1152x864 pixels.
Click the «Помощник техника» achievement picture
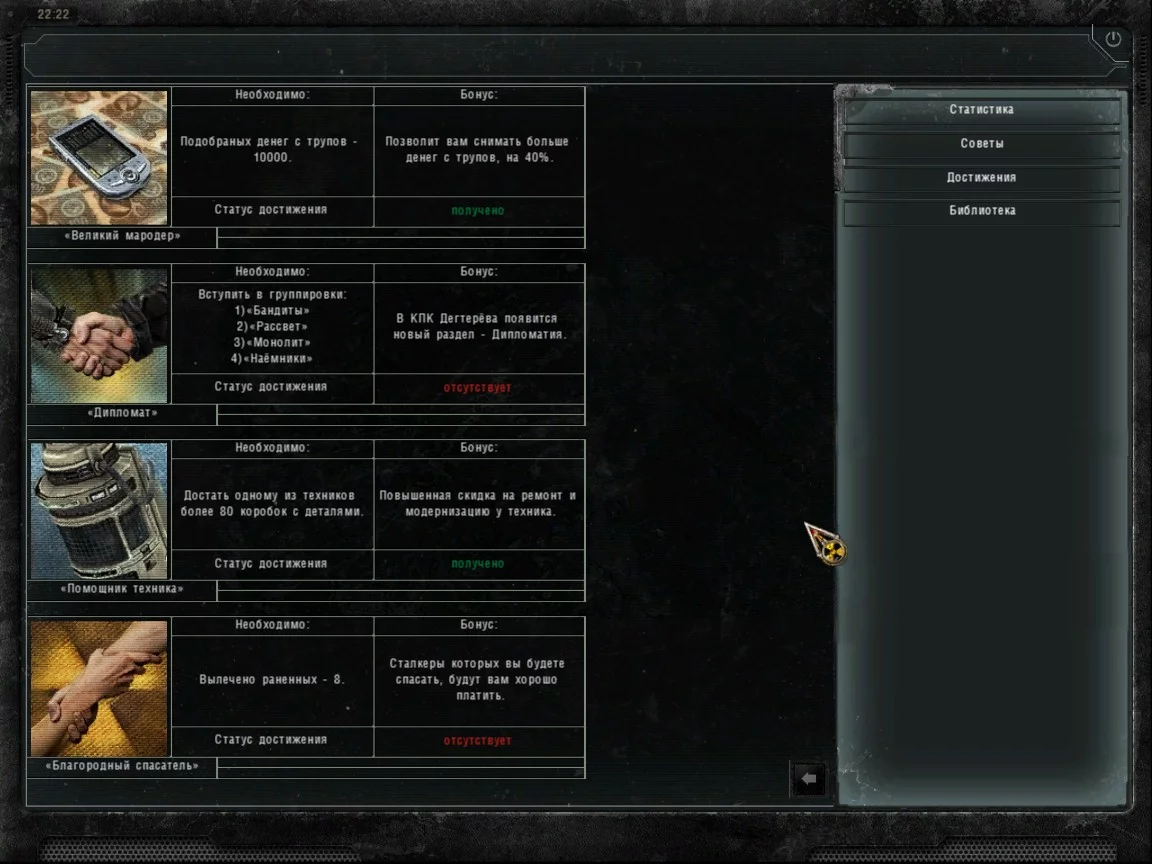point(99,511)
